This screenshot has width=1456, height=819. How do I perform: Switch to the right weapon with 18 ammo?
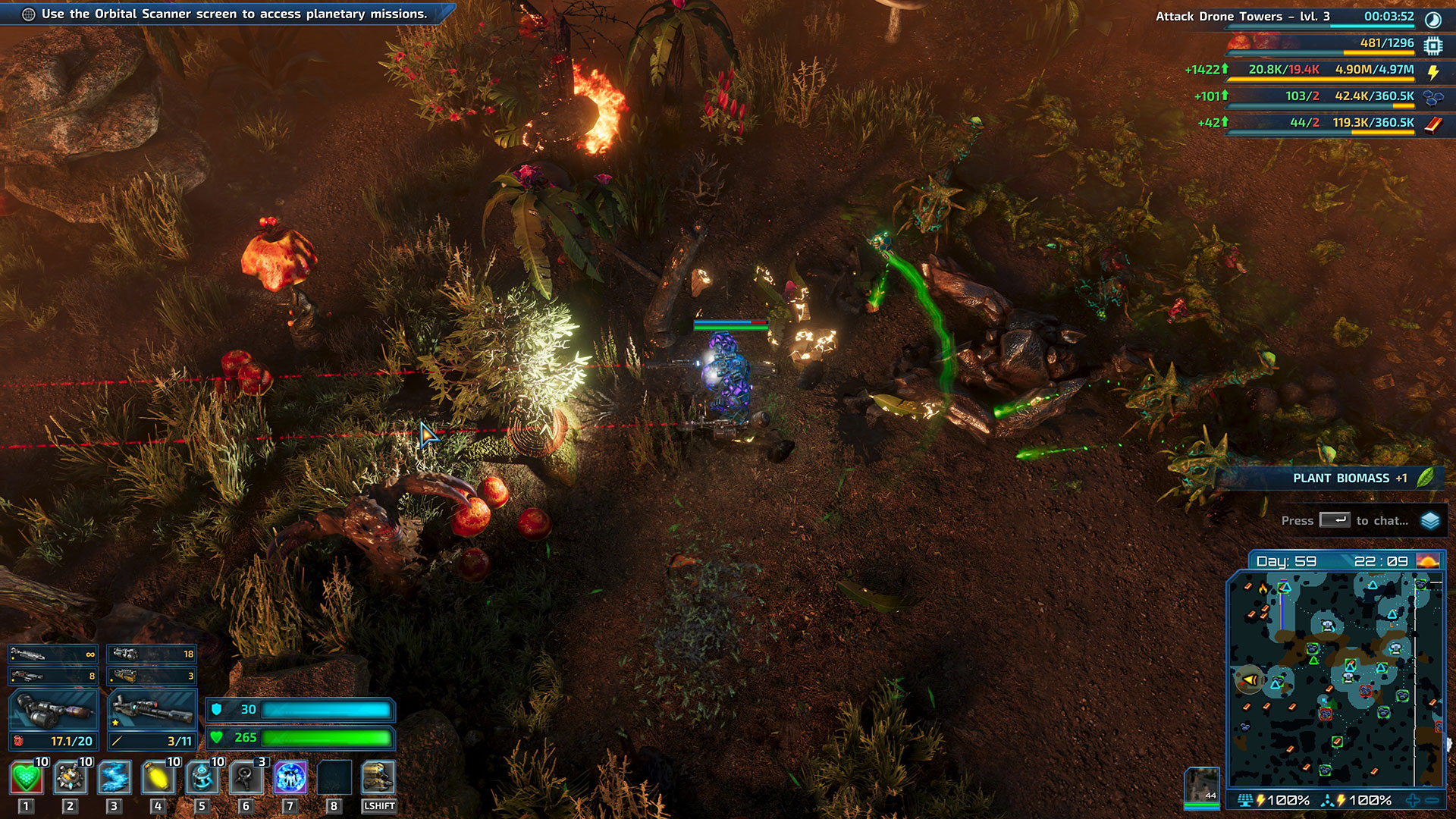click(152, 654)
